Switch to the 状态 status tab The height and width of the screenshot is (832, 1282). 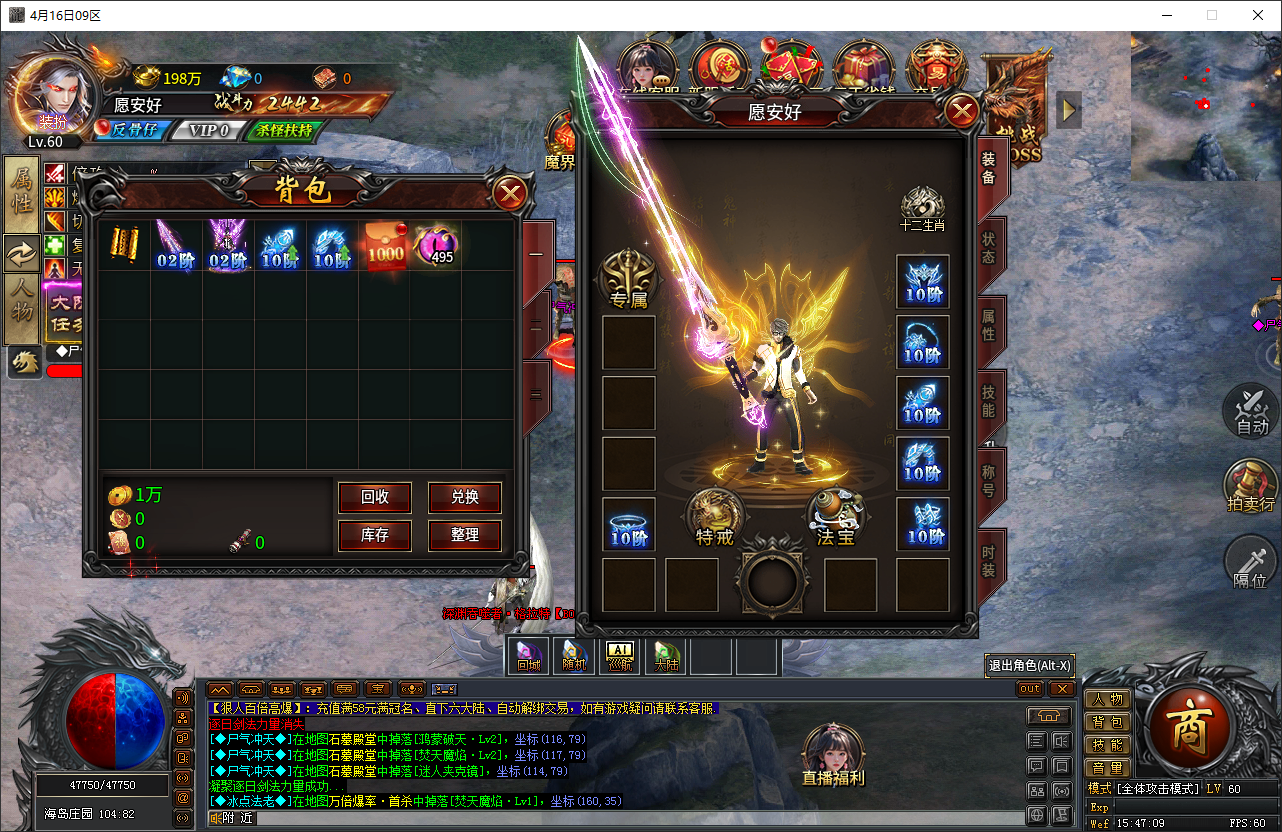pyautogui.click(x=989, y=249)
